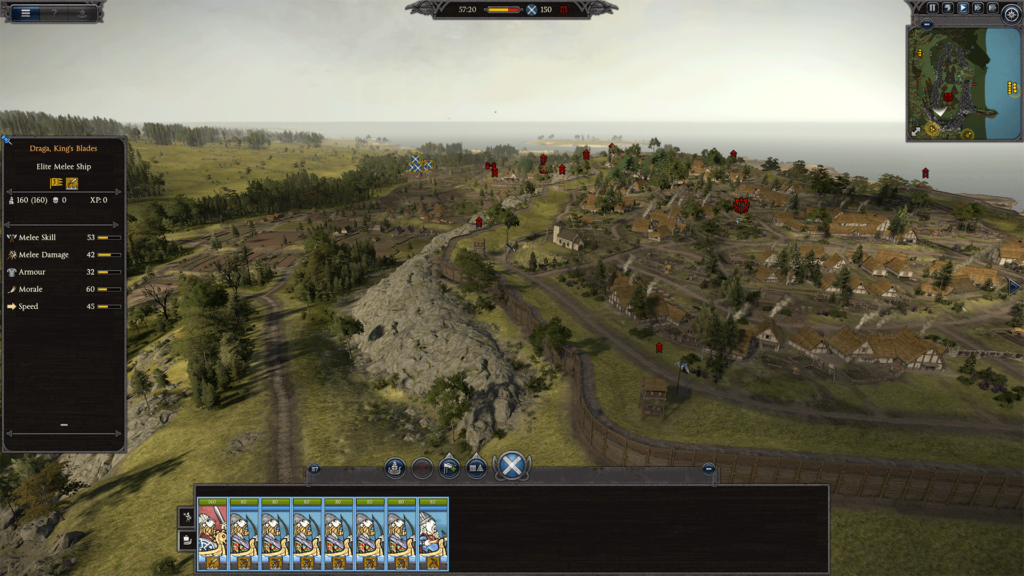
Task: Pause the battle
Action: point(932,8)
